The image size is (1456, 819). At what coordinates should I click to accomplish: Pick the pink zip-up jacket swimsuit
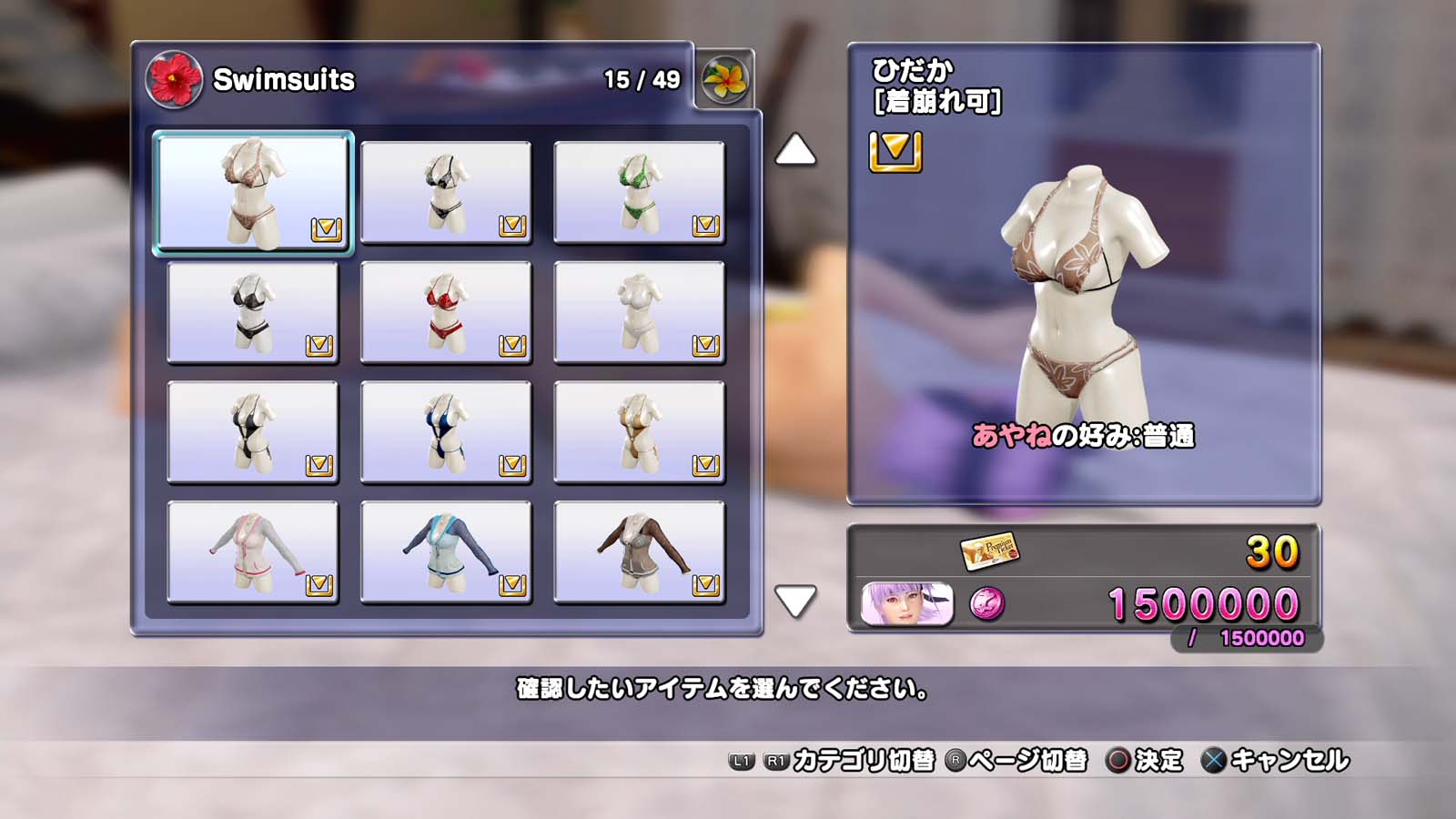click(253, 552)
